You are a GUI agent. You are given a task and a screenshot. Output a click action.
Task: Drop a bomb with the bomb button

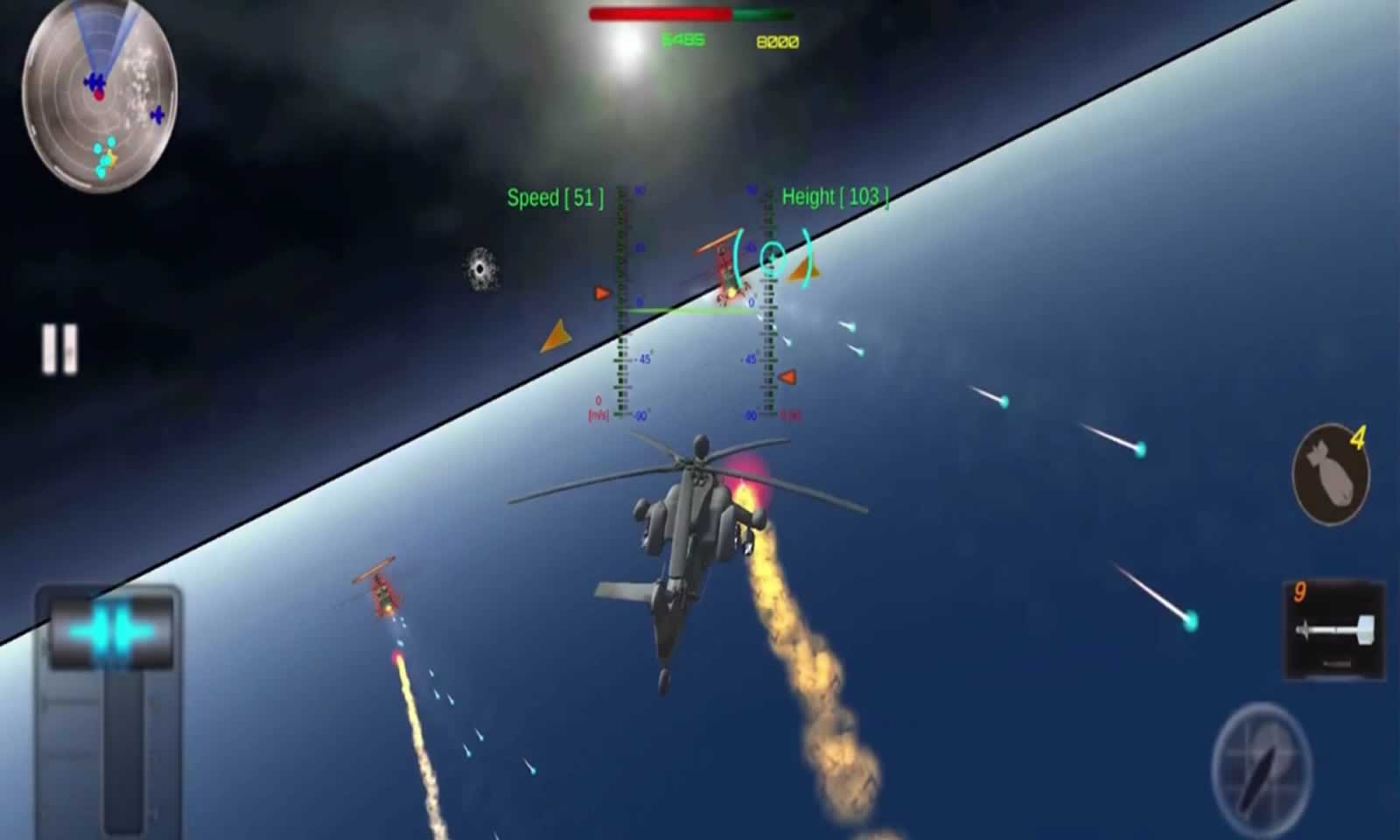pos(1330,475)
